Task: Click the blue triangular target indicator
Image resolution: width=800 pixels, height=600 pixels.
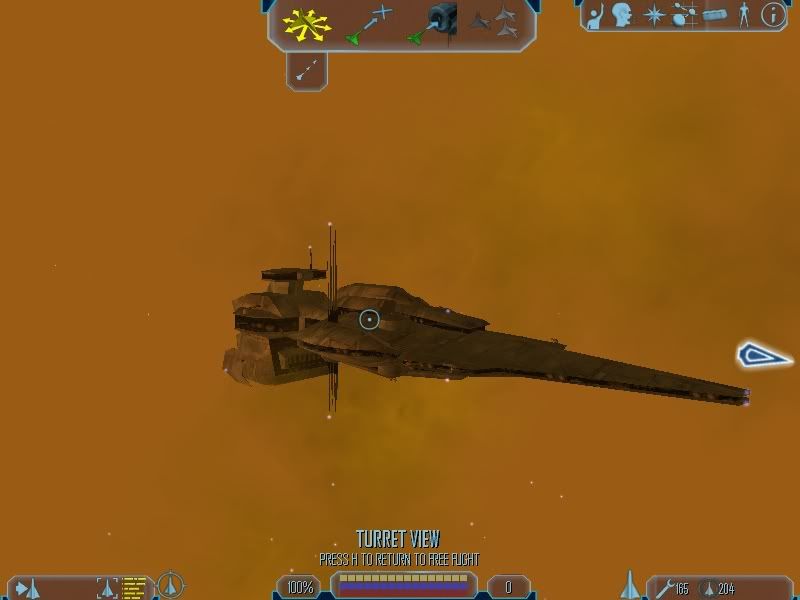Action: [764, 355]
